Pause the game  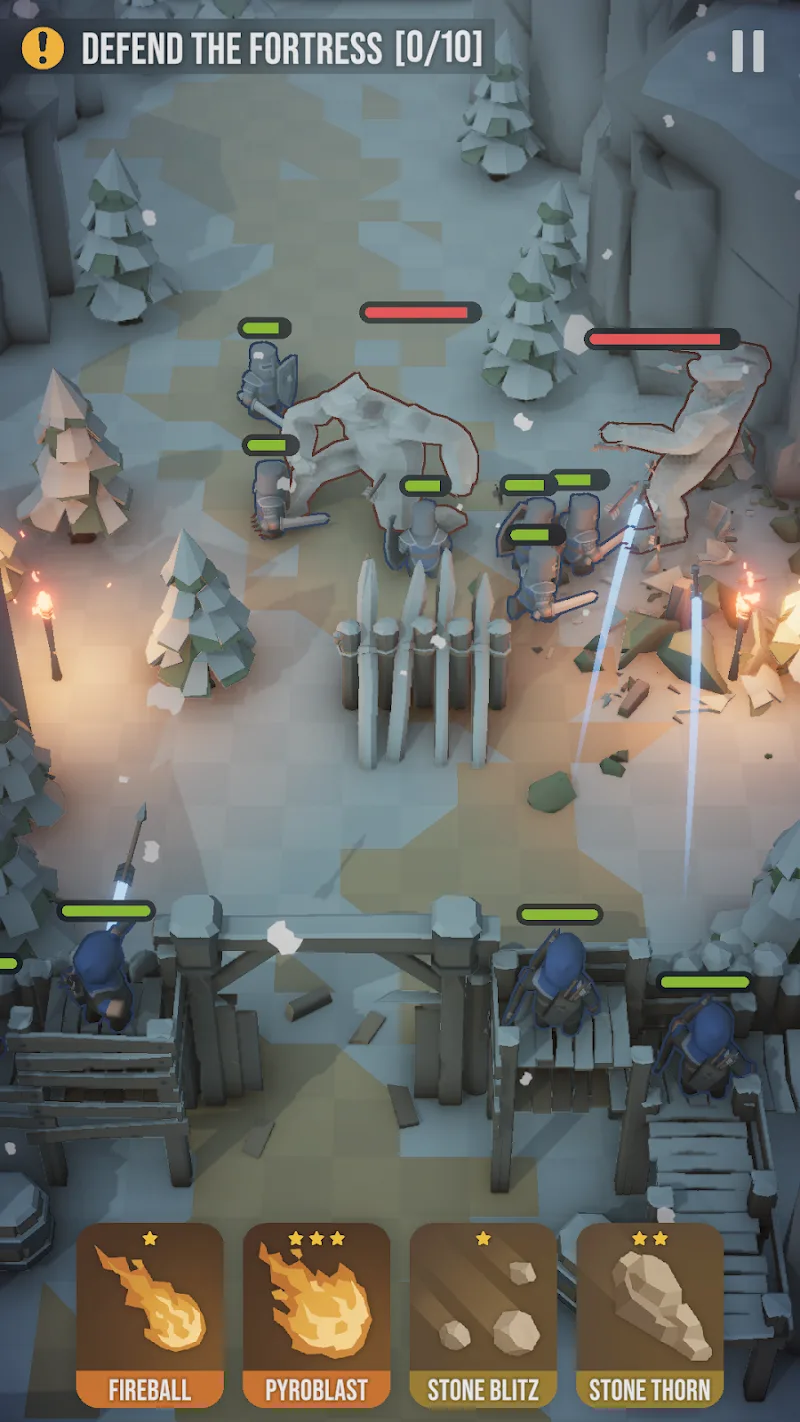tap(748, 51)
